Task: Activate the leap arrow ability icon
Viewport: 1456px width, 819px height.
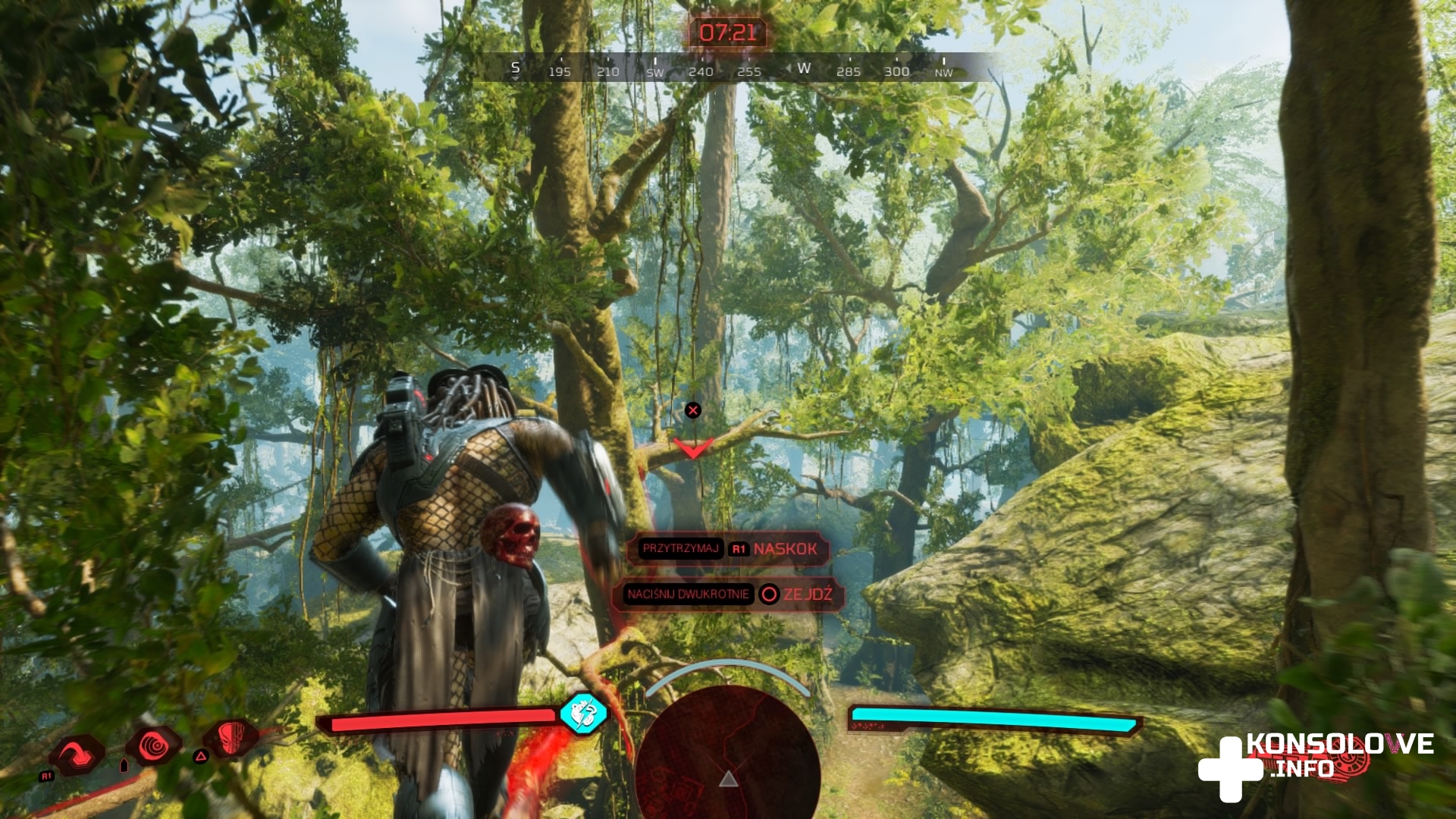Action: (x=77, y=754)
